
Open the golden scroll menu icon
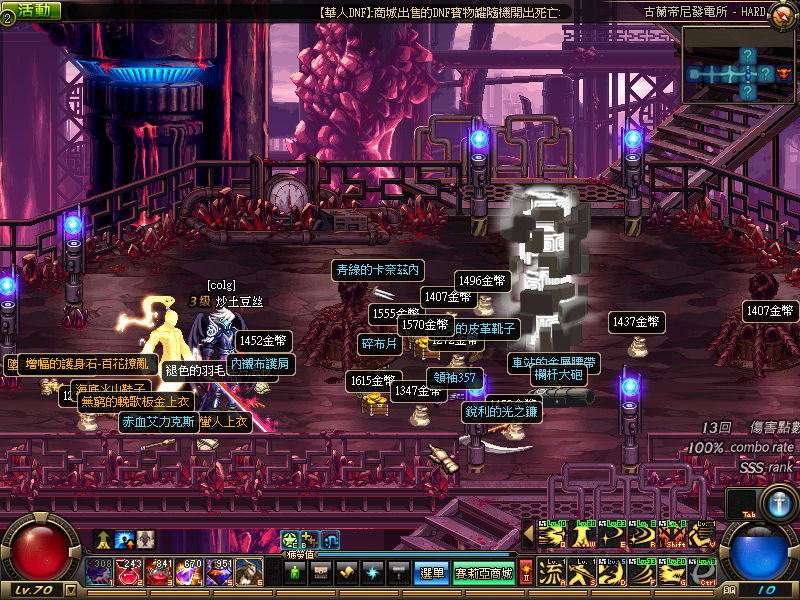click(x=347, y=573)
